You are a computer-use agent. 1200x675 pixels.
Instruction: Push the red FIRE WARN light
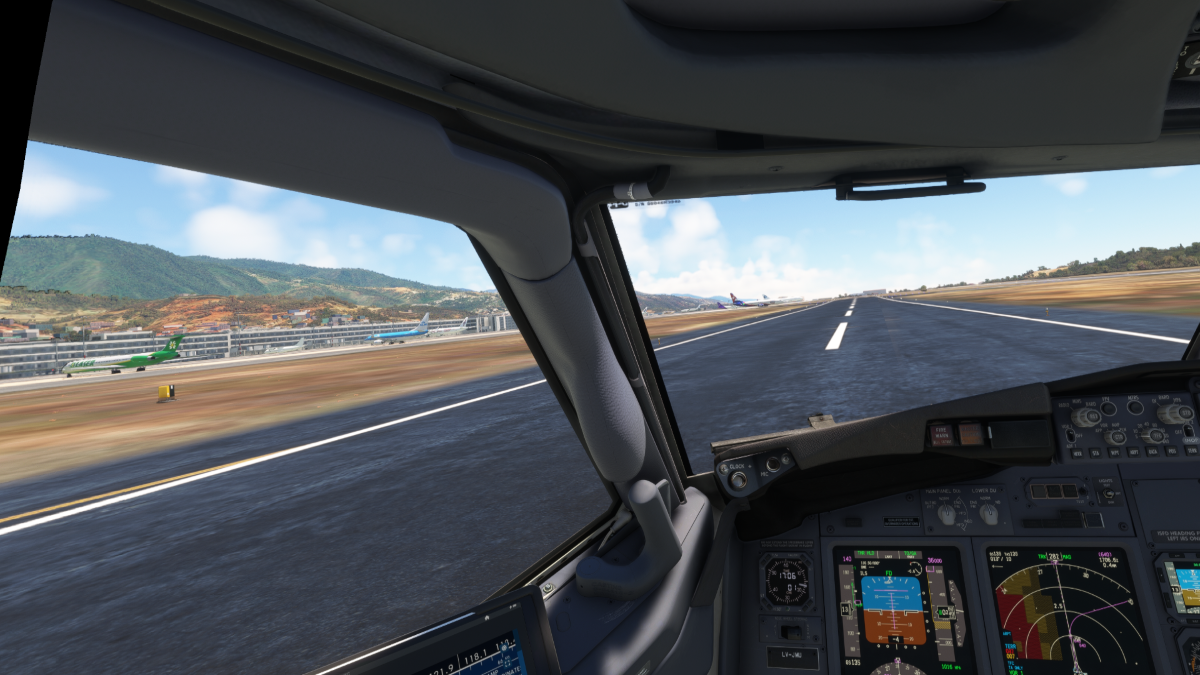pos(941,434)
